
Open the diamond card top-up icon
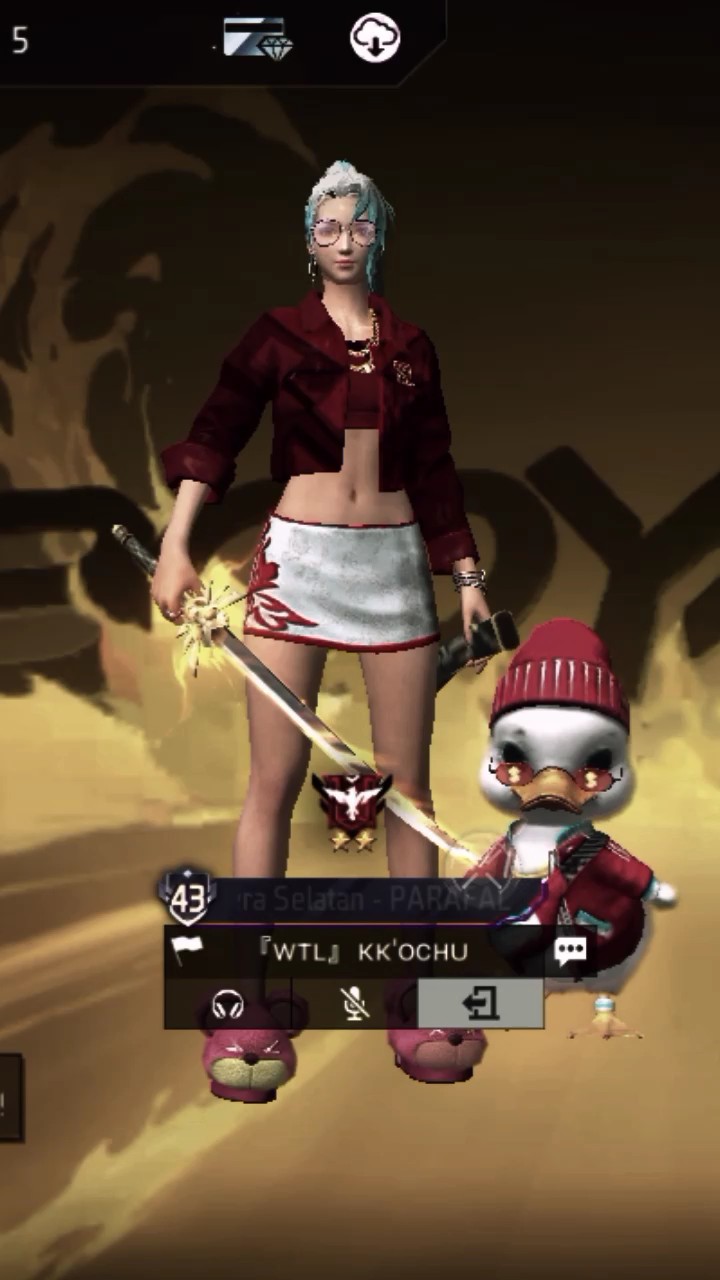click(x=257, y=40)
